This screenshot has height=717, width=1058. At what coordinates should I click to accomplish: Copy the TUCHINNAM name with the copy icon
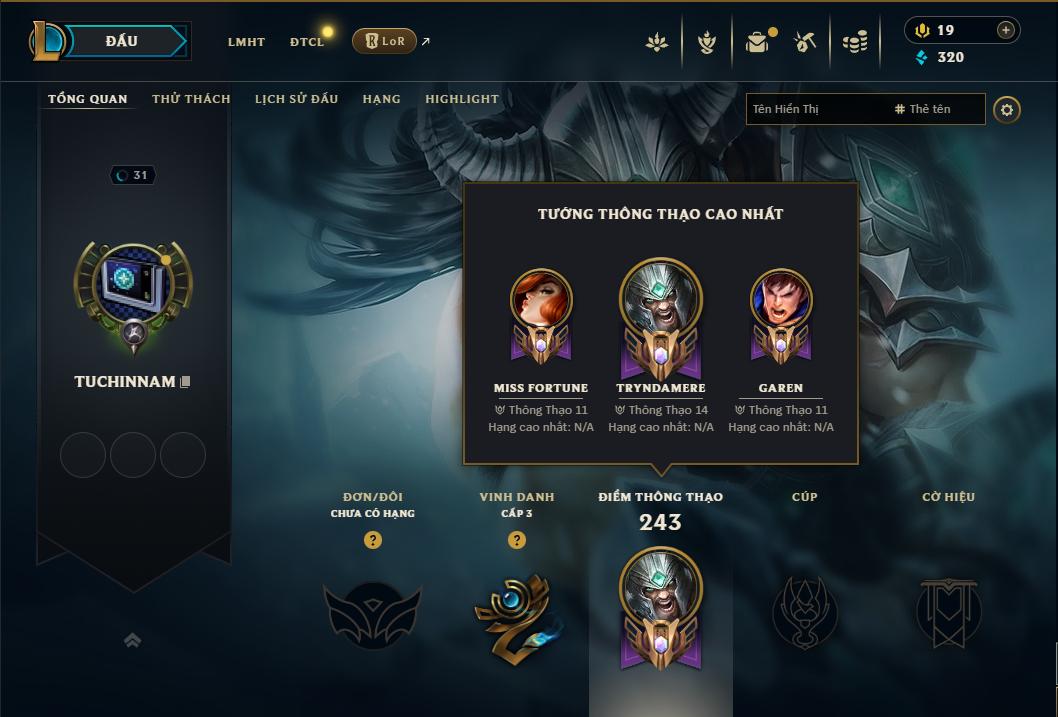click(186, 382)
